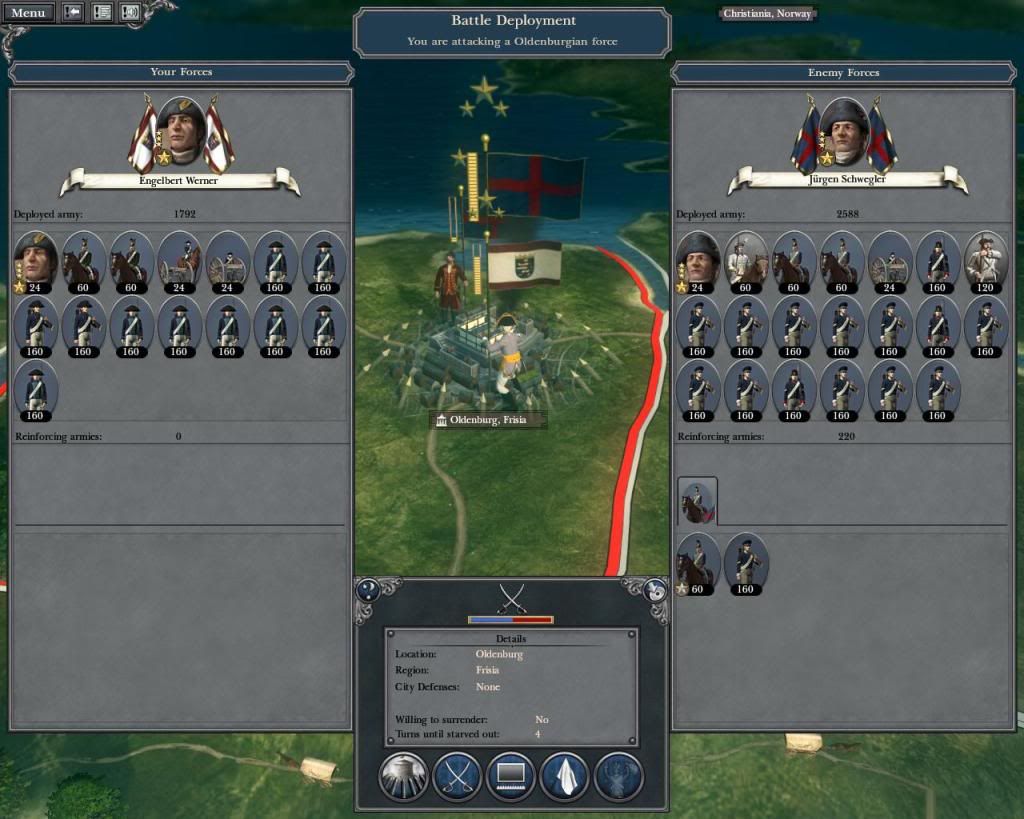Withdraw using the white flag button

point(565,776)
